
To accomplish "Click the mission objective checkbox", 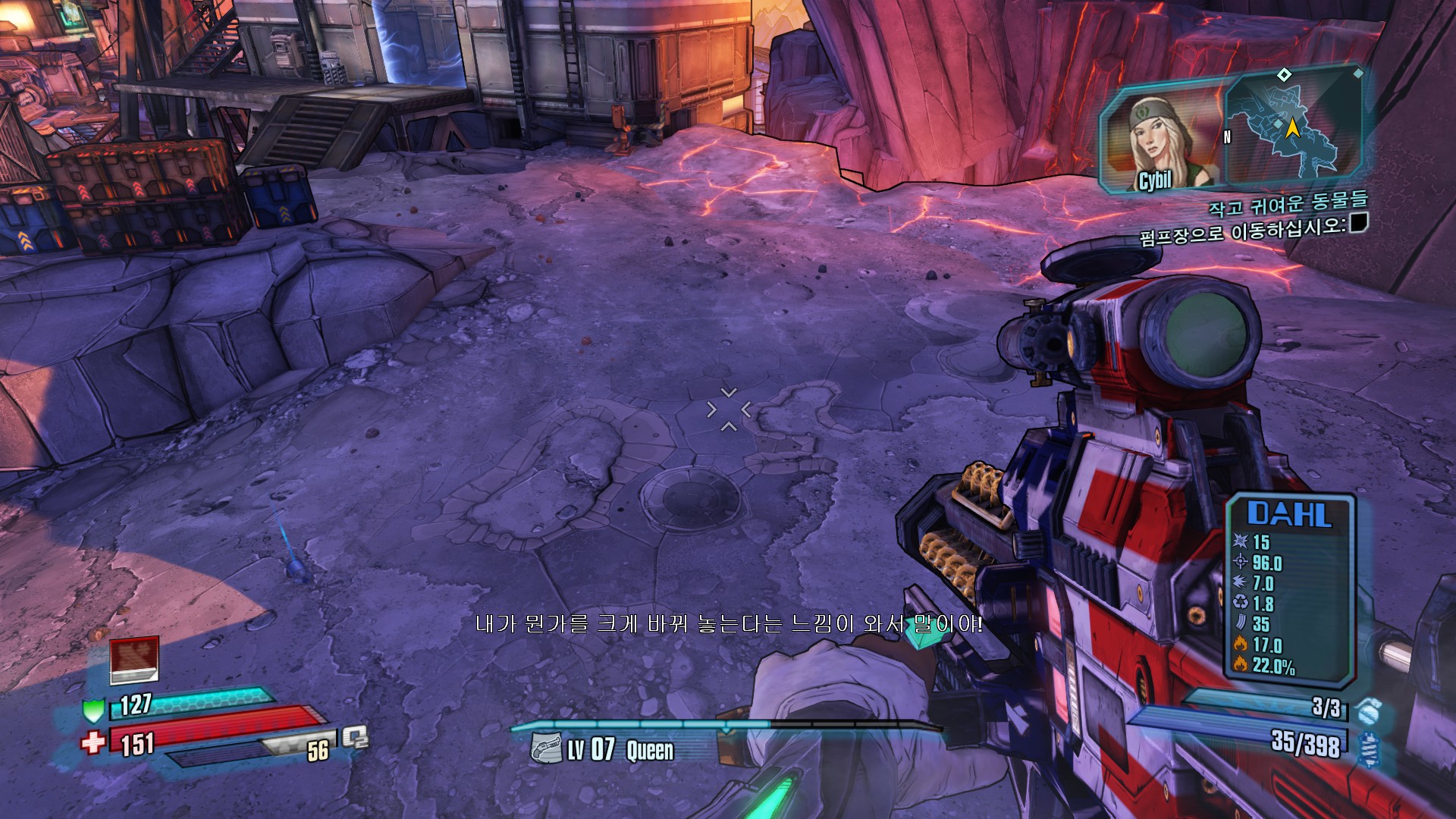I will (x=1358, y=223).
